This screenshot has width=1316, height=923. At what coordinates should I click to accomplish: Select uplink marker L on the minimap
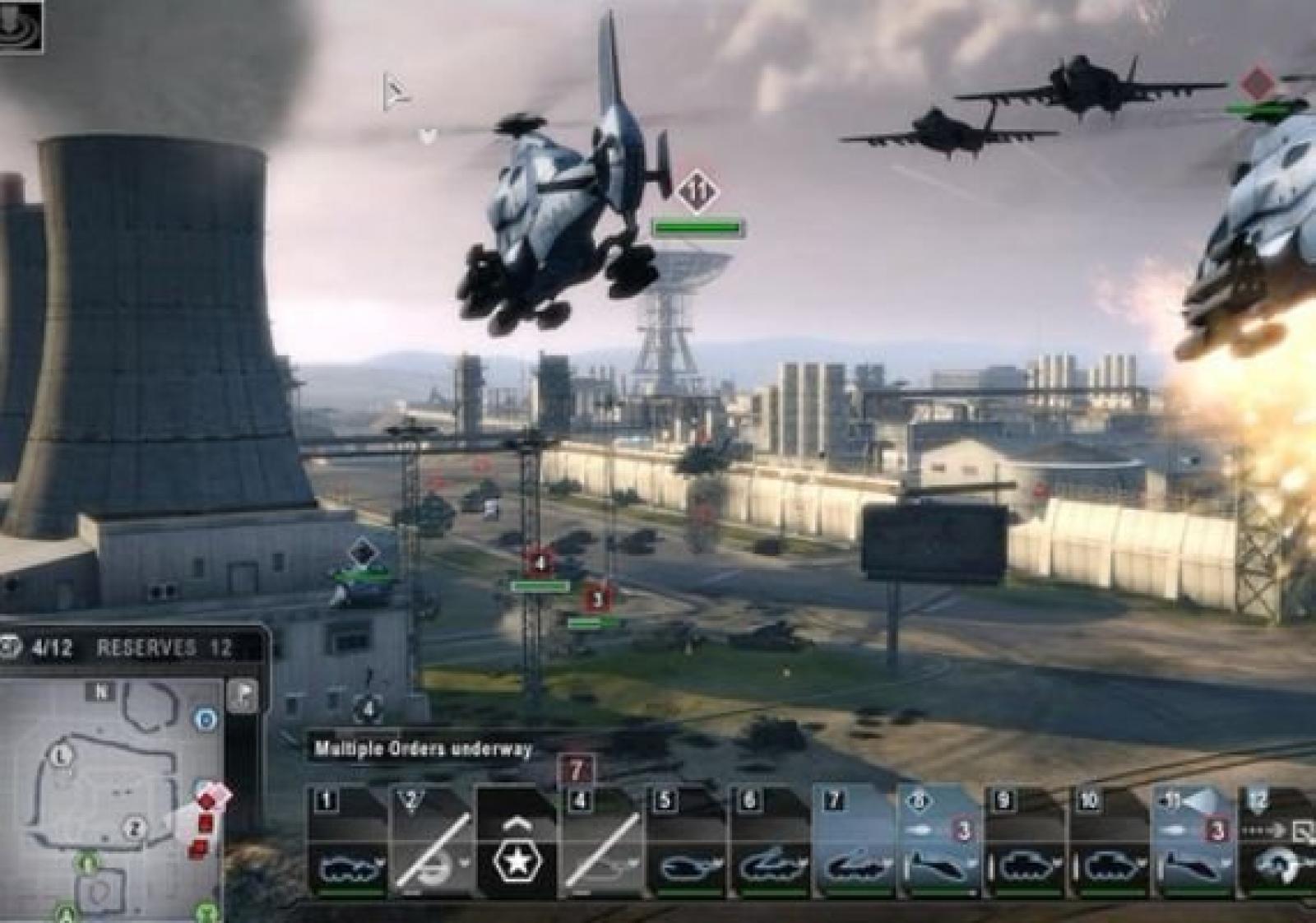pos(63,755)
